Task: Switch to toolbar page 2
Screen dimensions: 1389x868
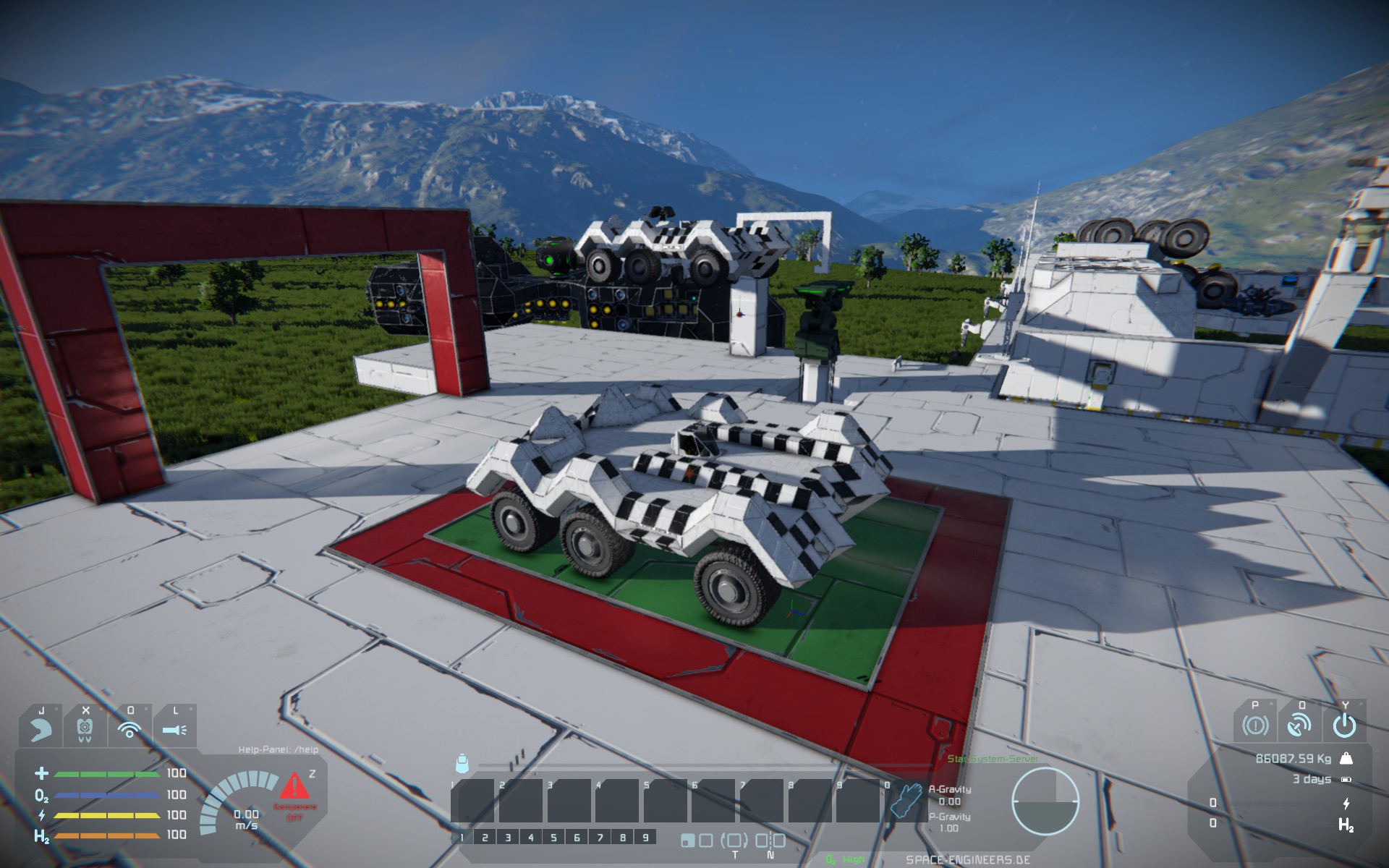Action: click(x=485, y=838)
